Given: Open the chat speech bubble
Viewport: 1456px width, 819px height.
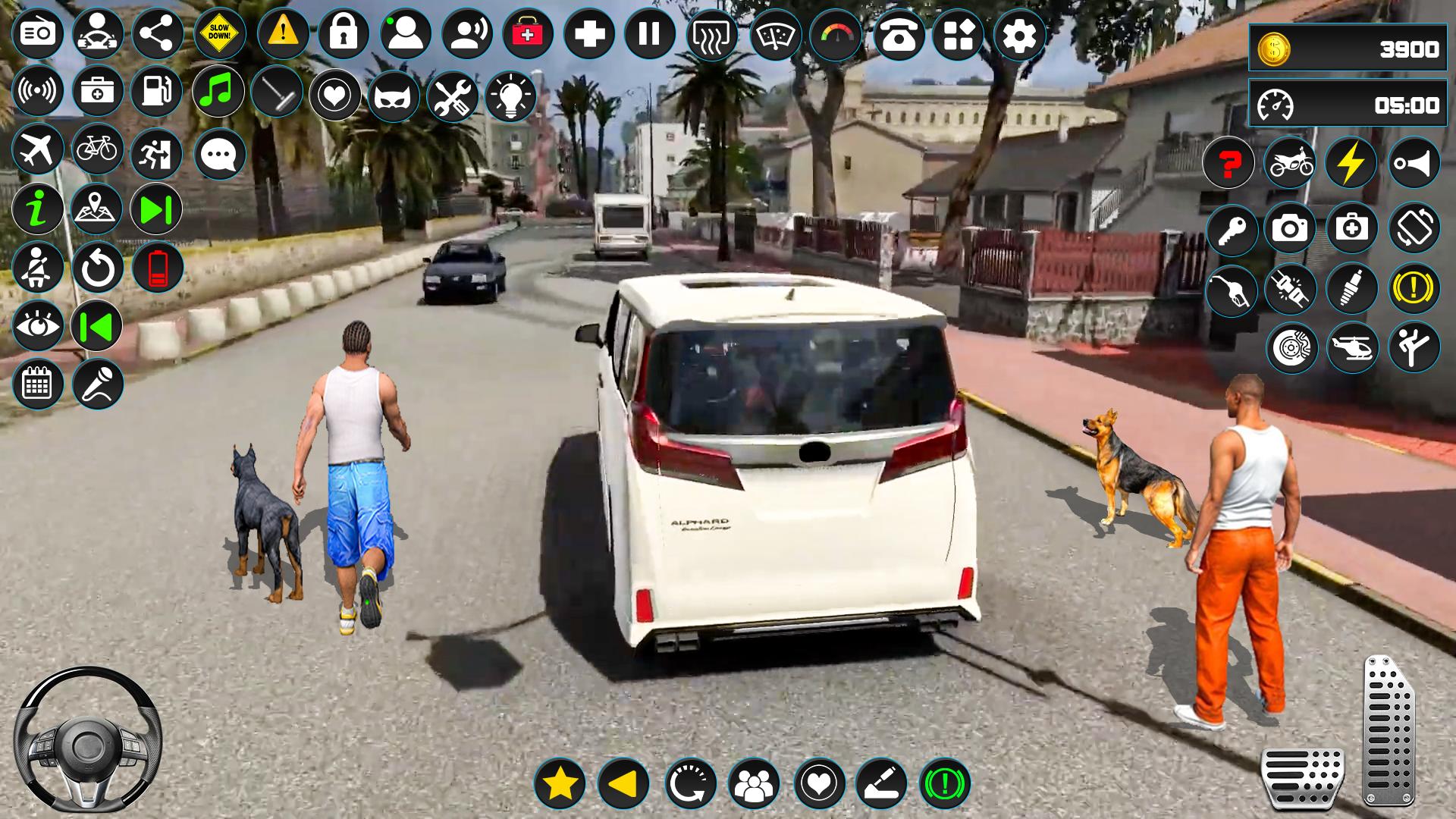Looking at the screenshot, I should [220, 155].
